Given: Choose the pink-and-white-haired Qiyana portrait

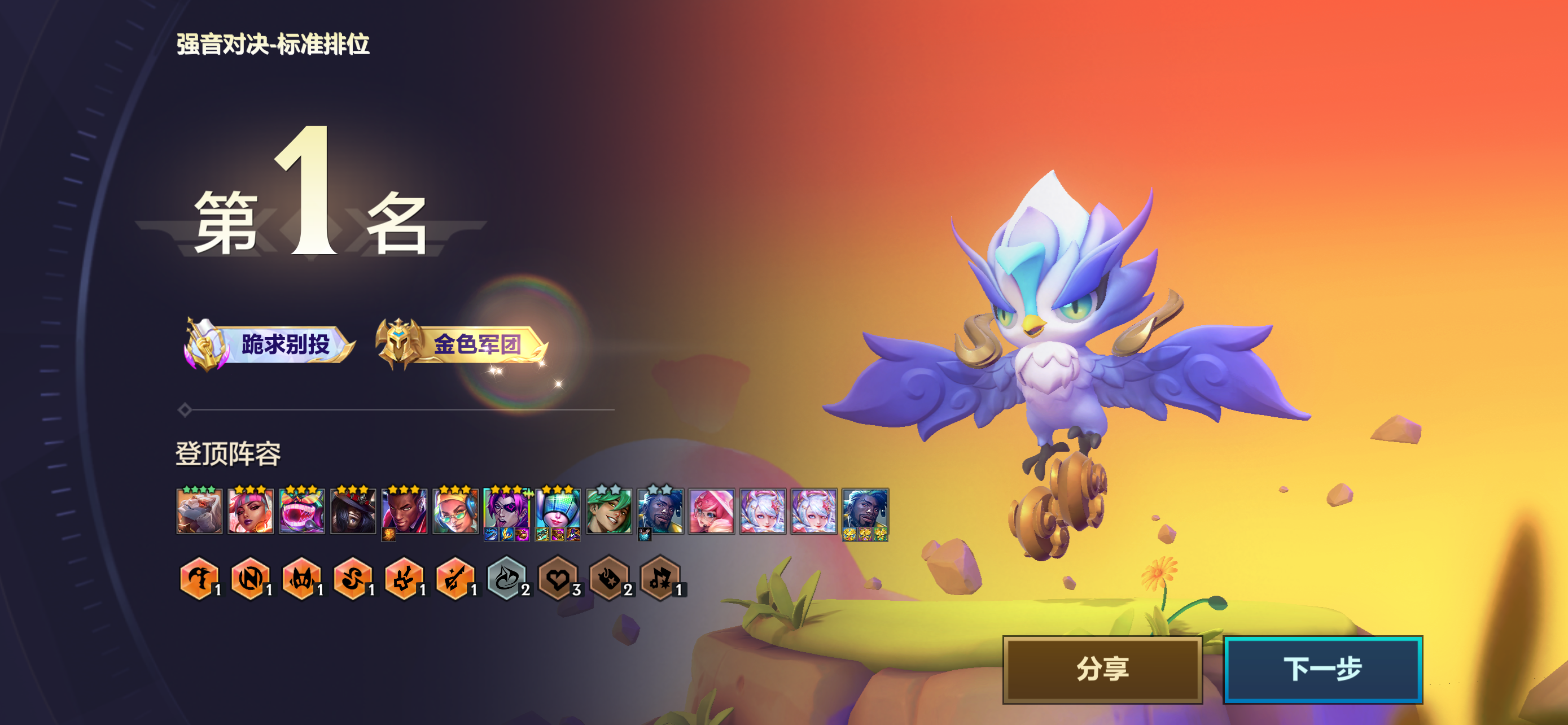Looking at the screenshot, I should coord(250,512).
